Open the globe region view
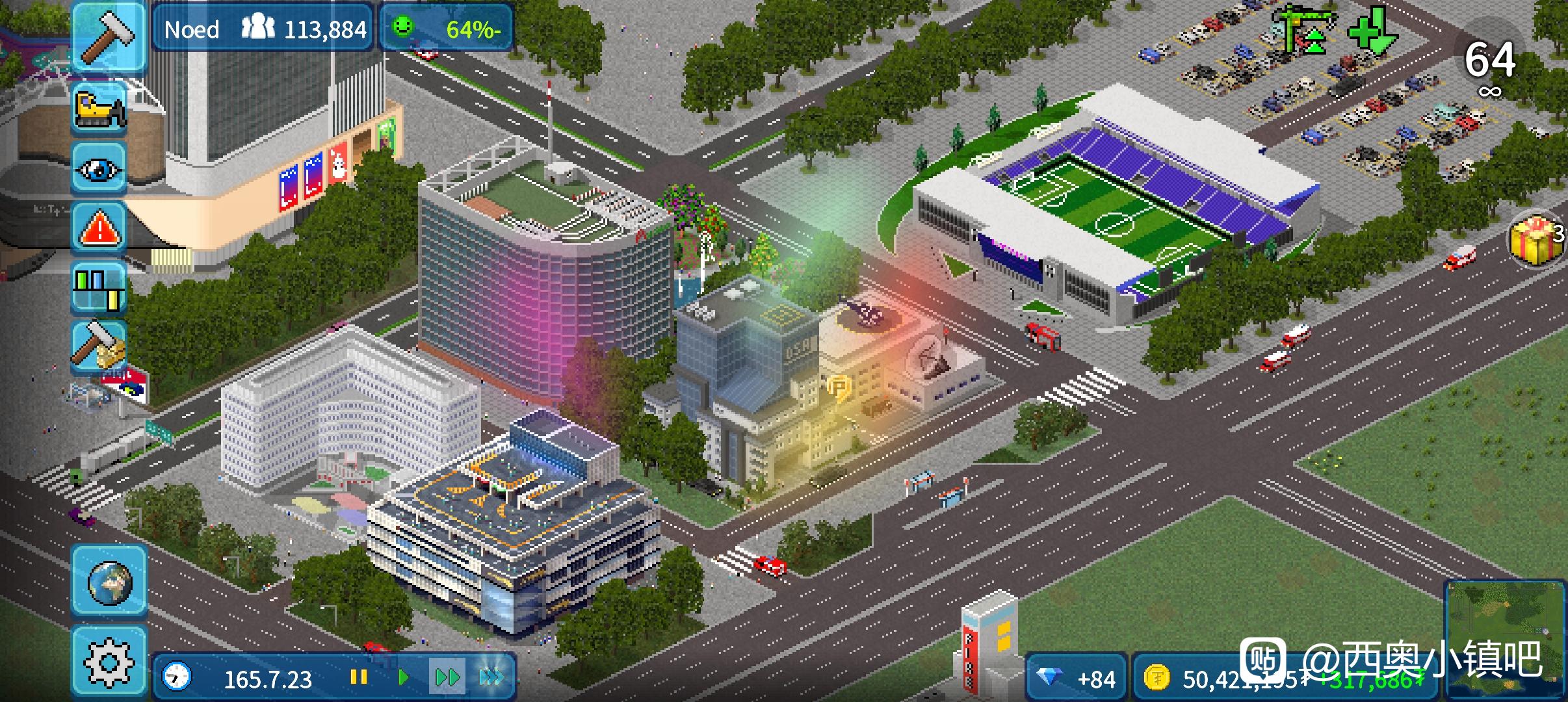Screen dimensions: 1568x702 click(109, 581)
